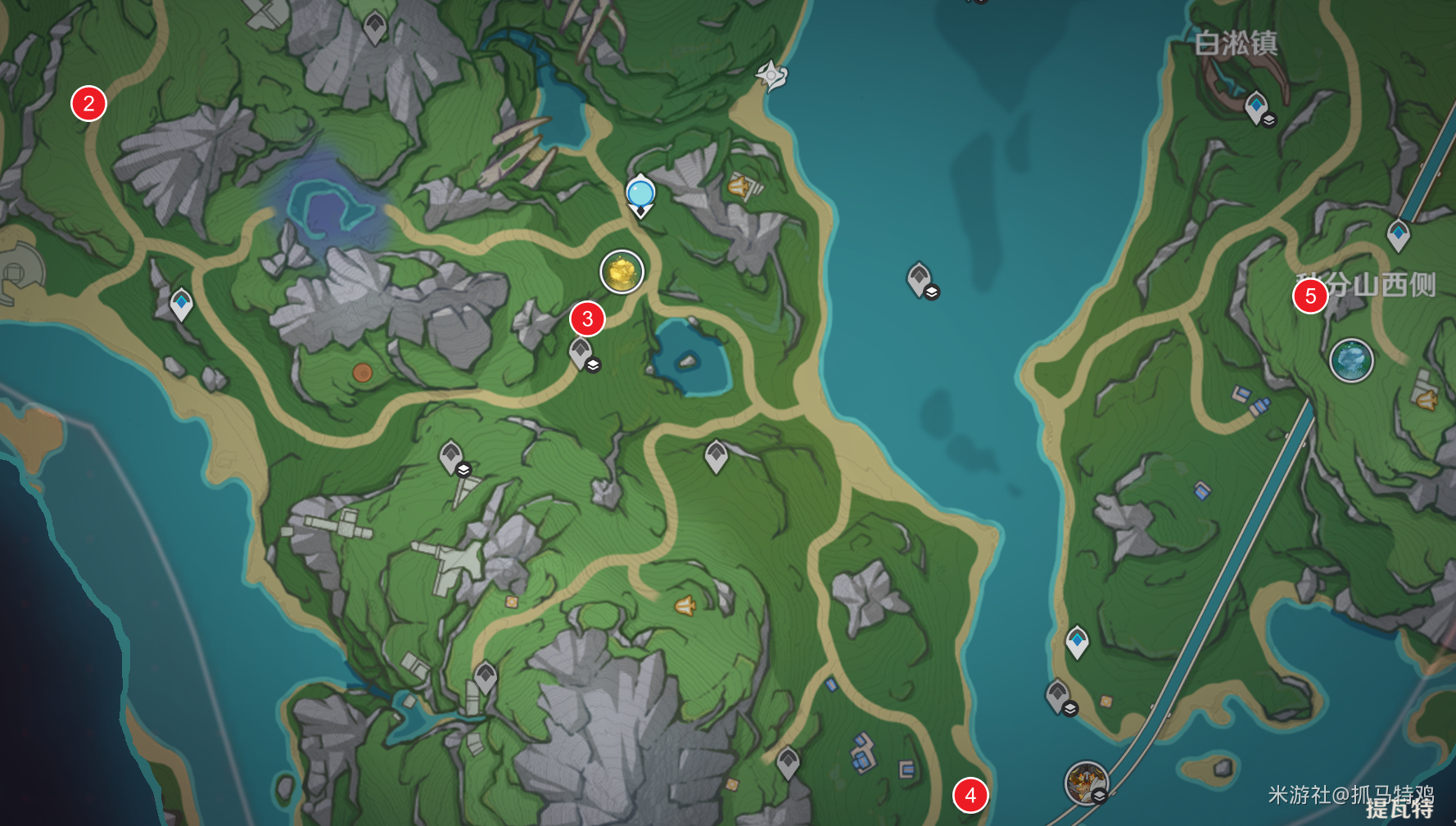Select the small orange circle marker

coord(362,373)
